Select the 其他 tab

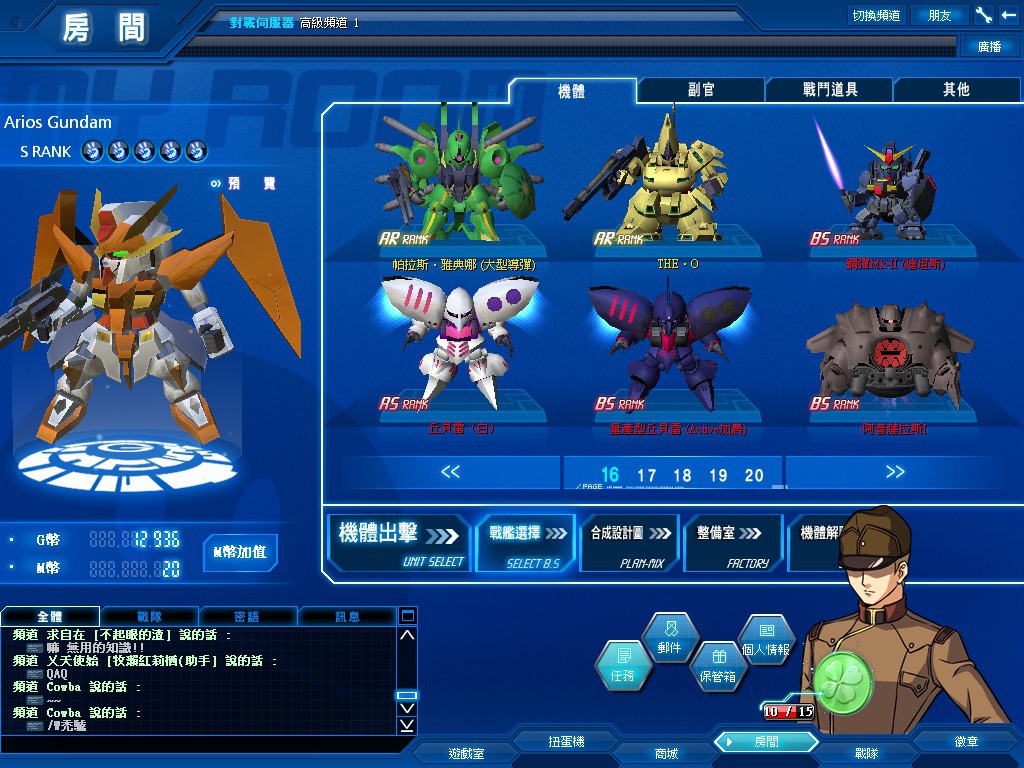(x=956, y=90)
